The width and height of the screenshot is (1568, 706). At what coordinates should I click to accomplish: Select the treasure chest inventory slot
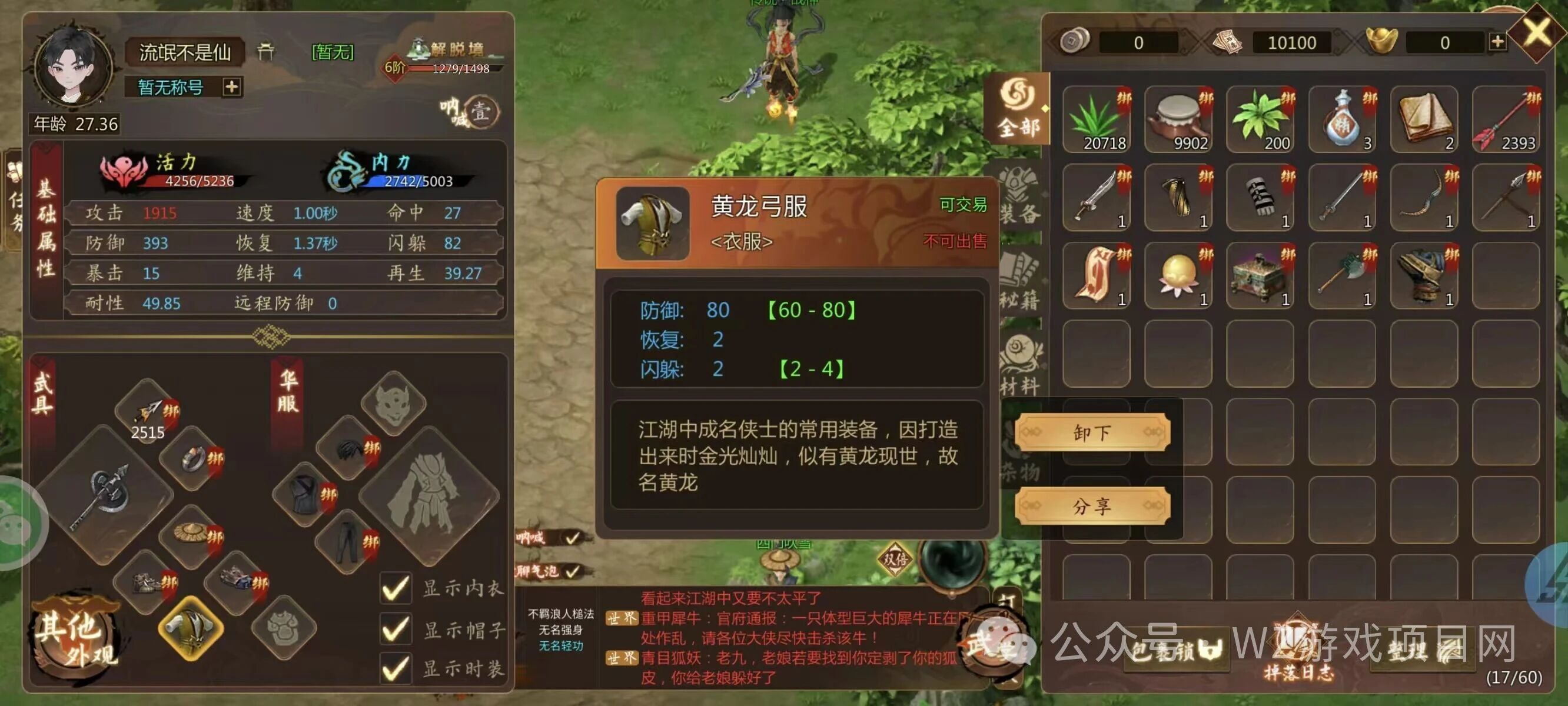pyautogui.click(x=1261, y=276)
